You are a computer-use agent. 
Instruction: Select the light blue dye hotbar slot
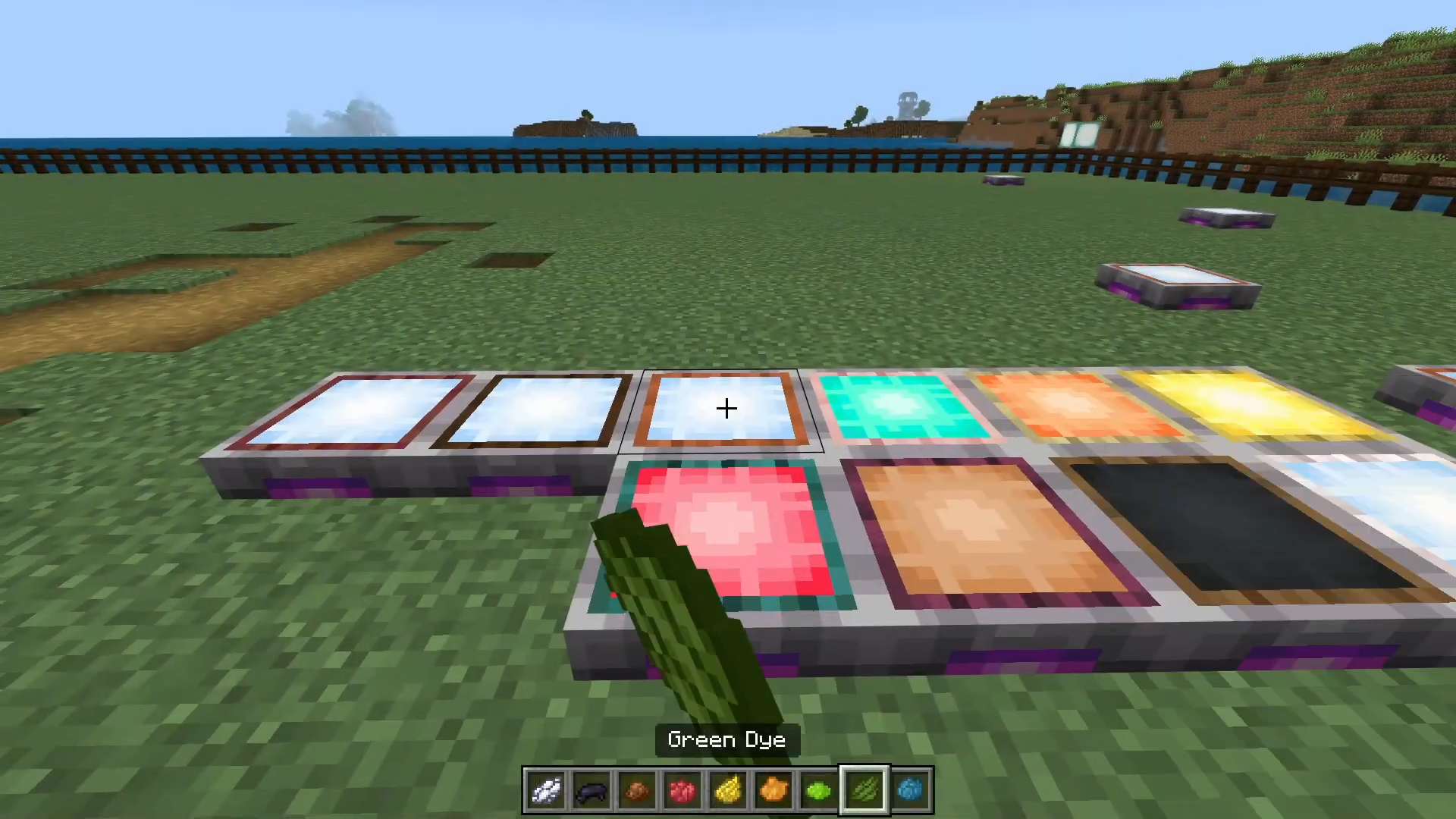[910, 791]
